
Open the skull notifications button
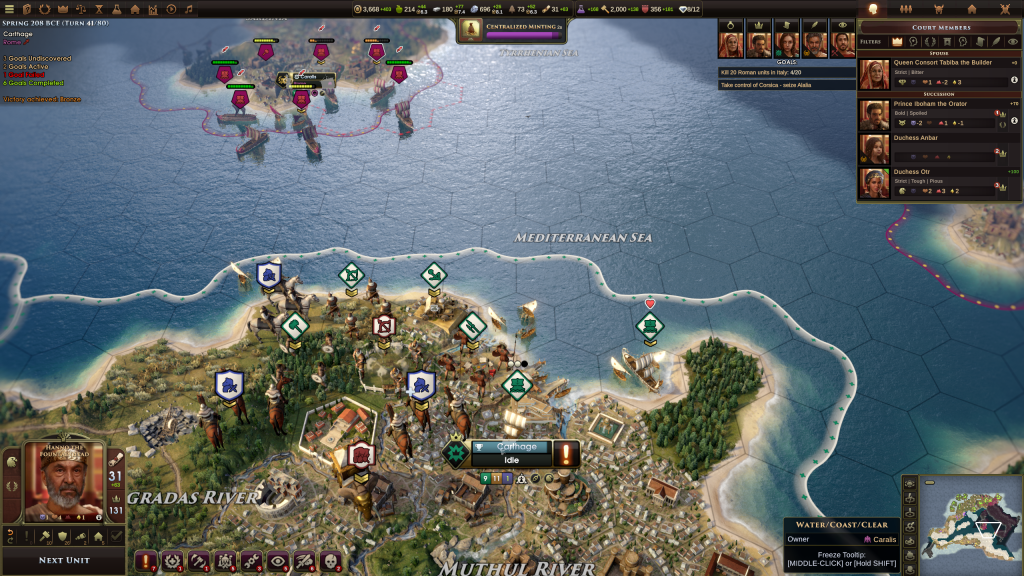329,562
